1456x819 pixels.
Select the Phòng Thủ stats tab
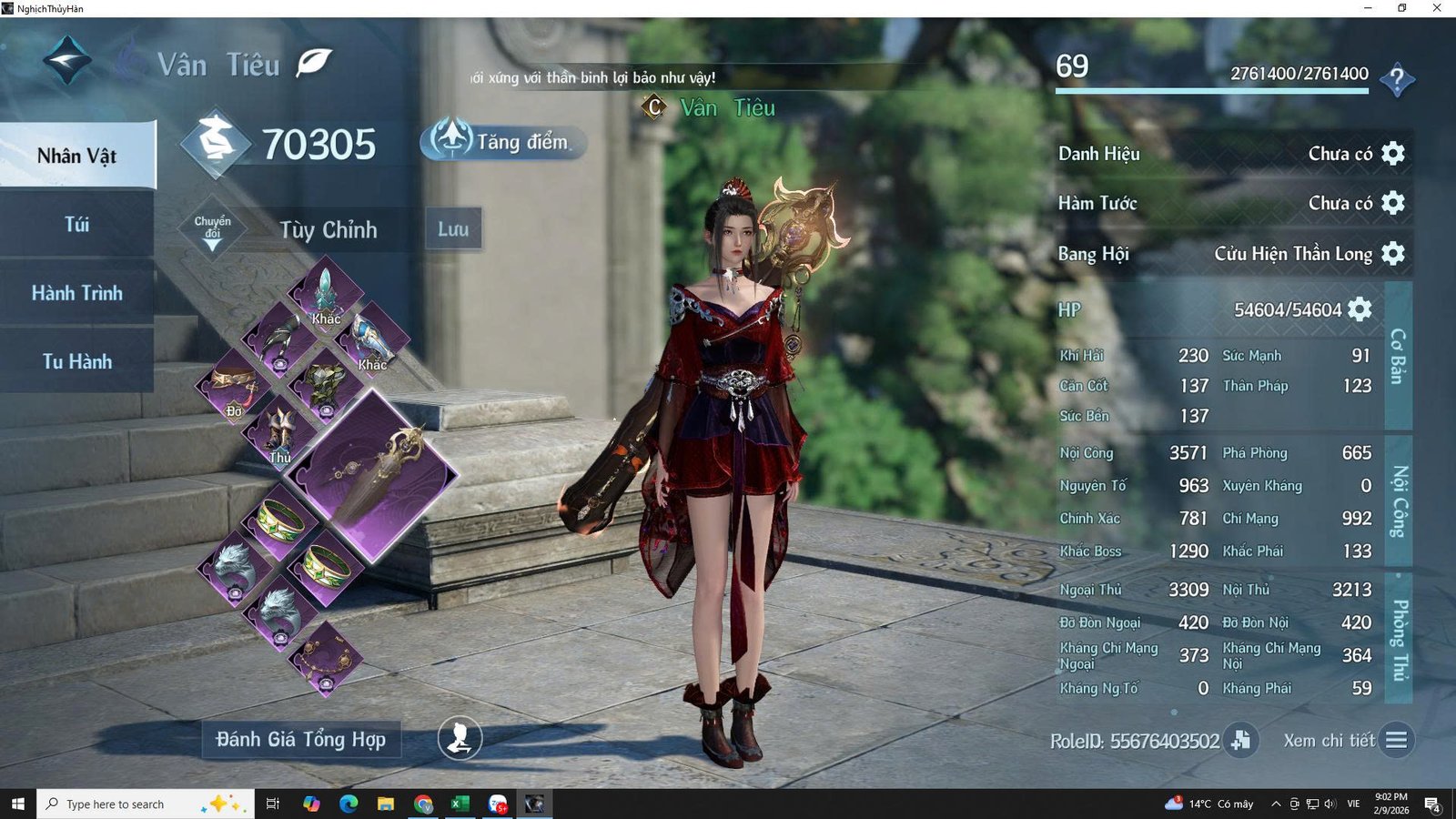[x=1399, y=639]
